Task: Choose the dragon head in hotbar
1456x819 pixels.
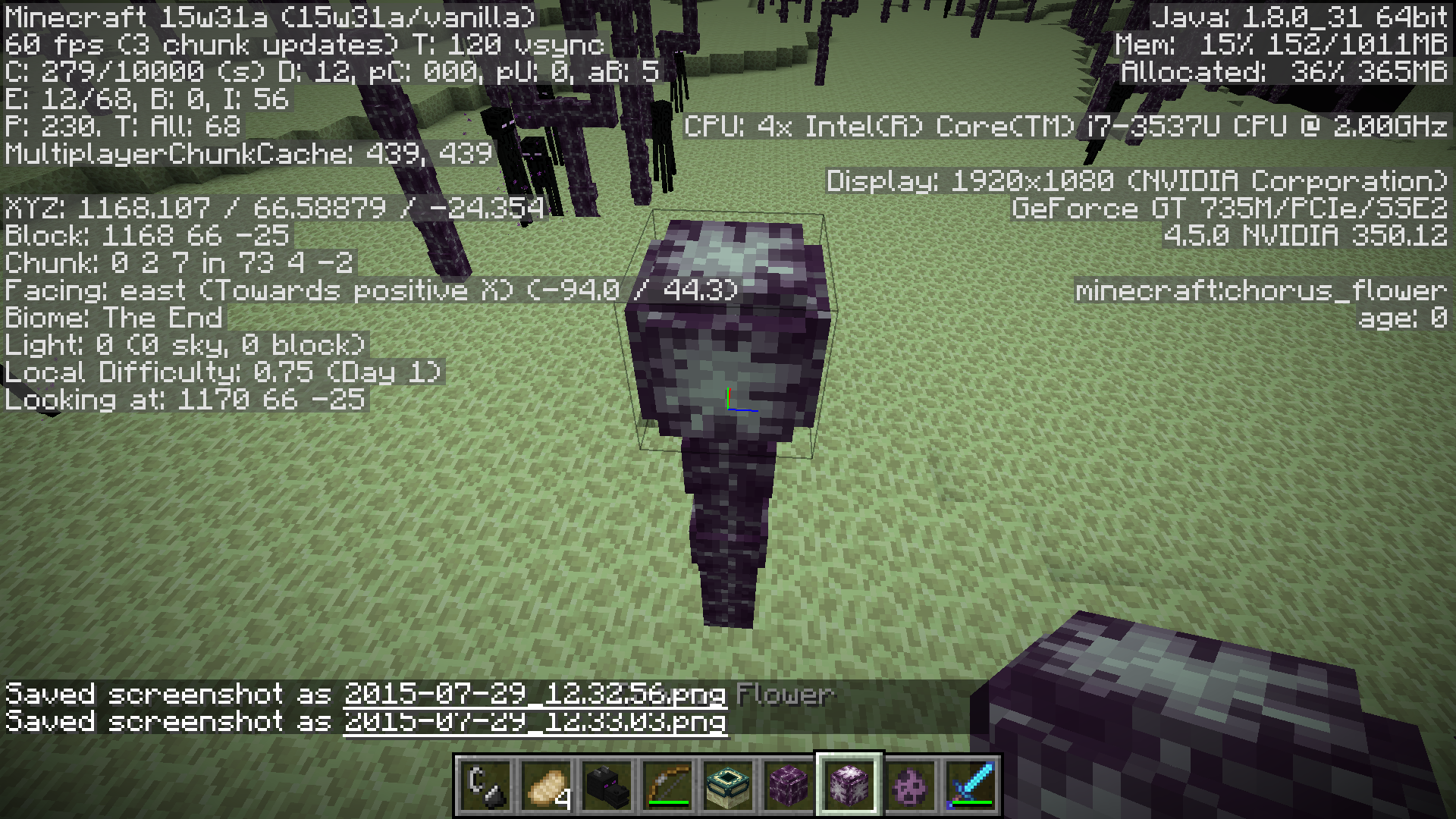Action: [607, 786]
